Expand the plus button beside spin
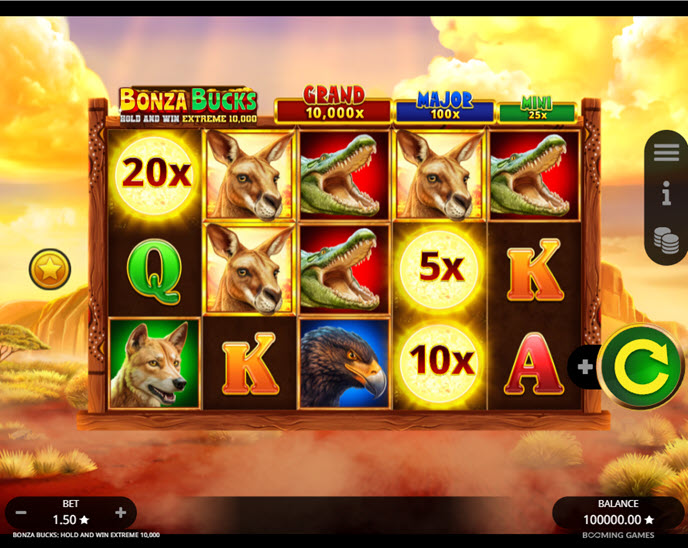This screenshot has width=688, height=548. coord(585,367)
